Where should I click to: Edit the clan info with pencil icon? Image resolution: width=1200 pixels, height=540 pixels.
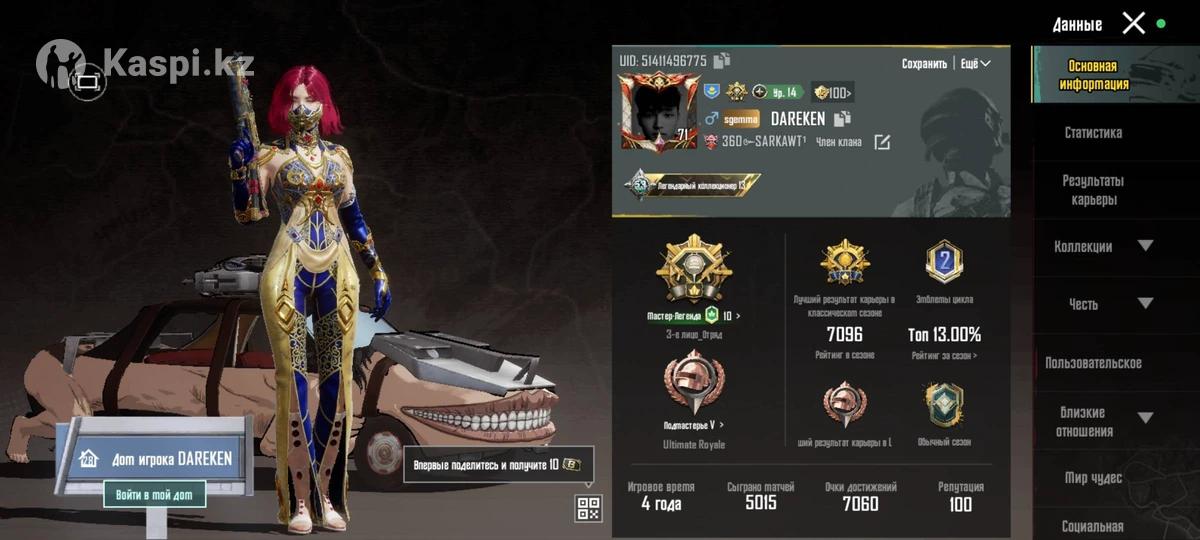(882, 142)
